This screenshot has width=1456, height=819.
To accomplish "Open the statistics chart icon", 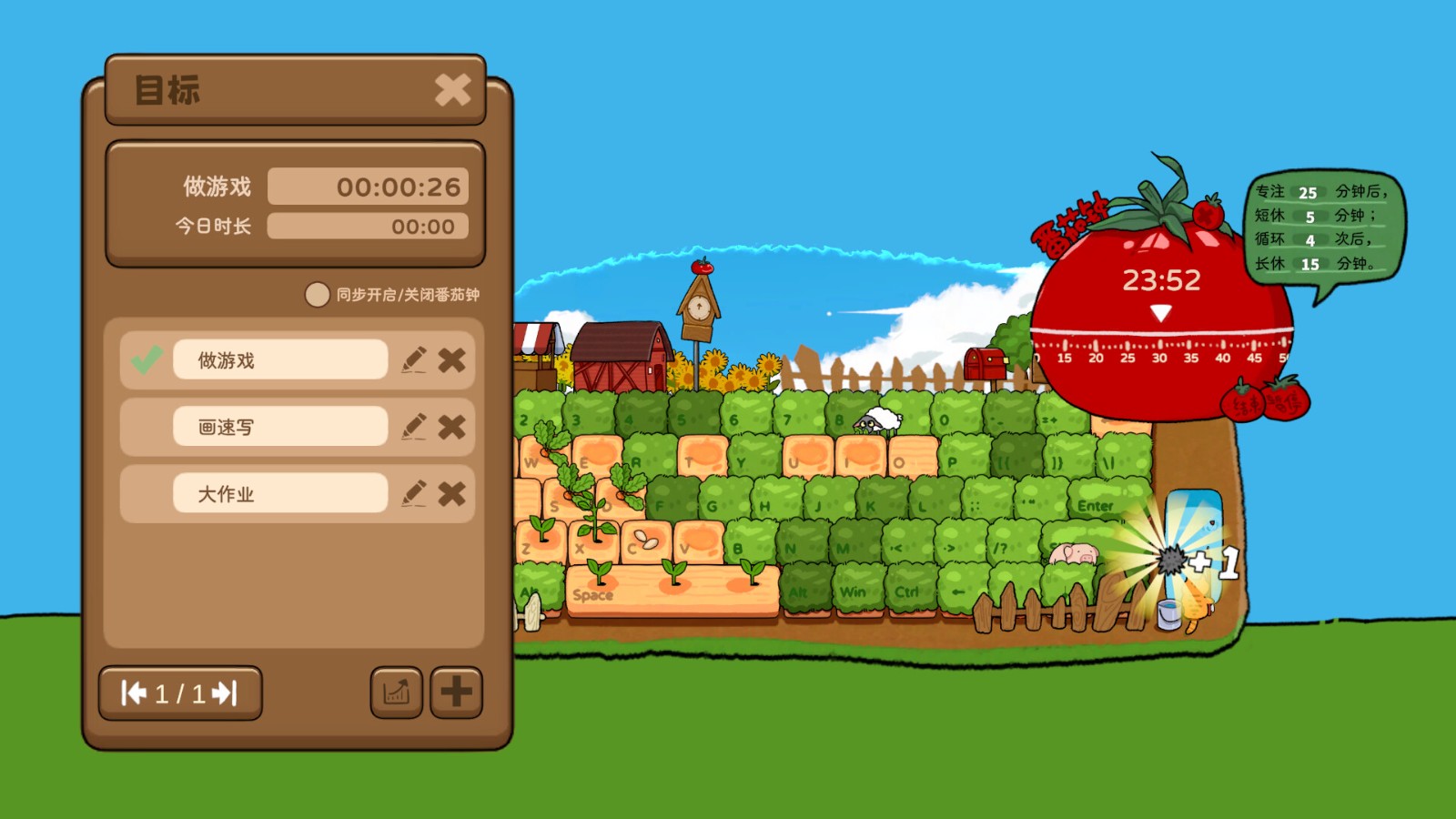I will click(x=397, y=693).
